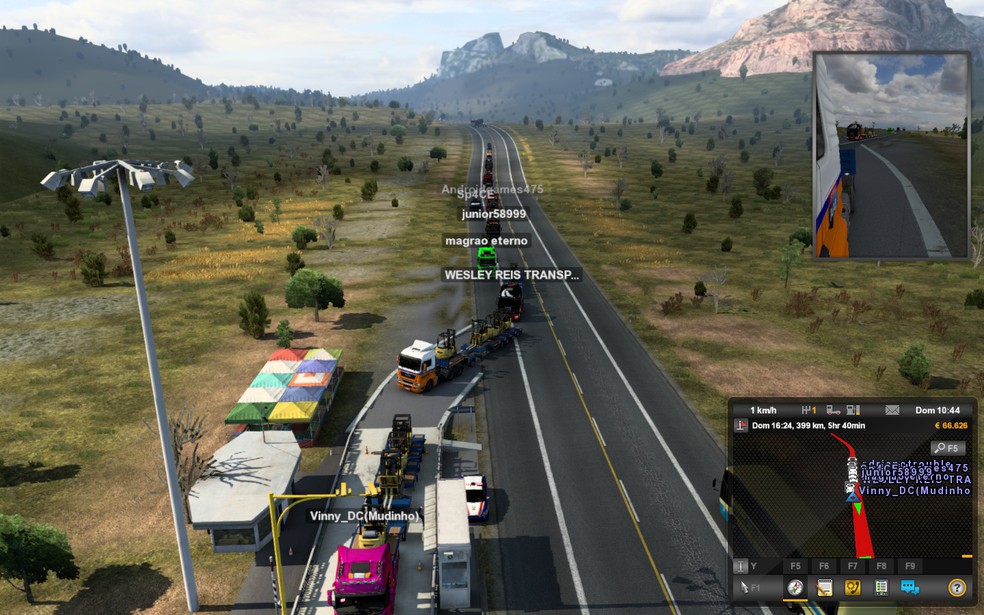Open the assistance phone tab

[x=852, y=588]
